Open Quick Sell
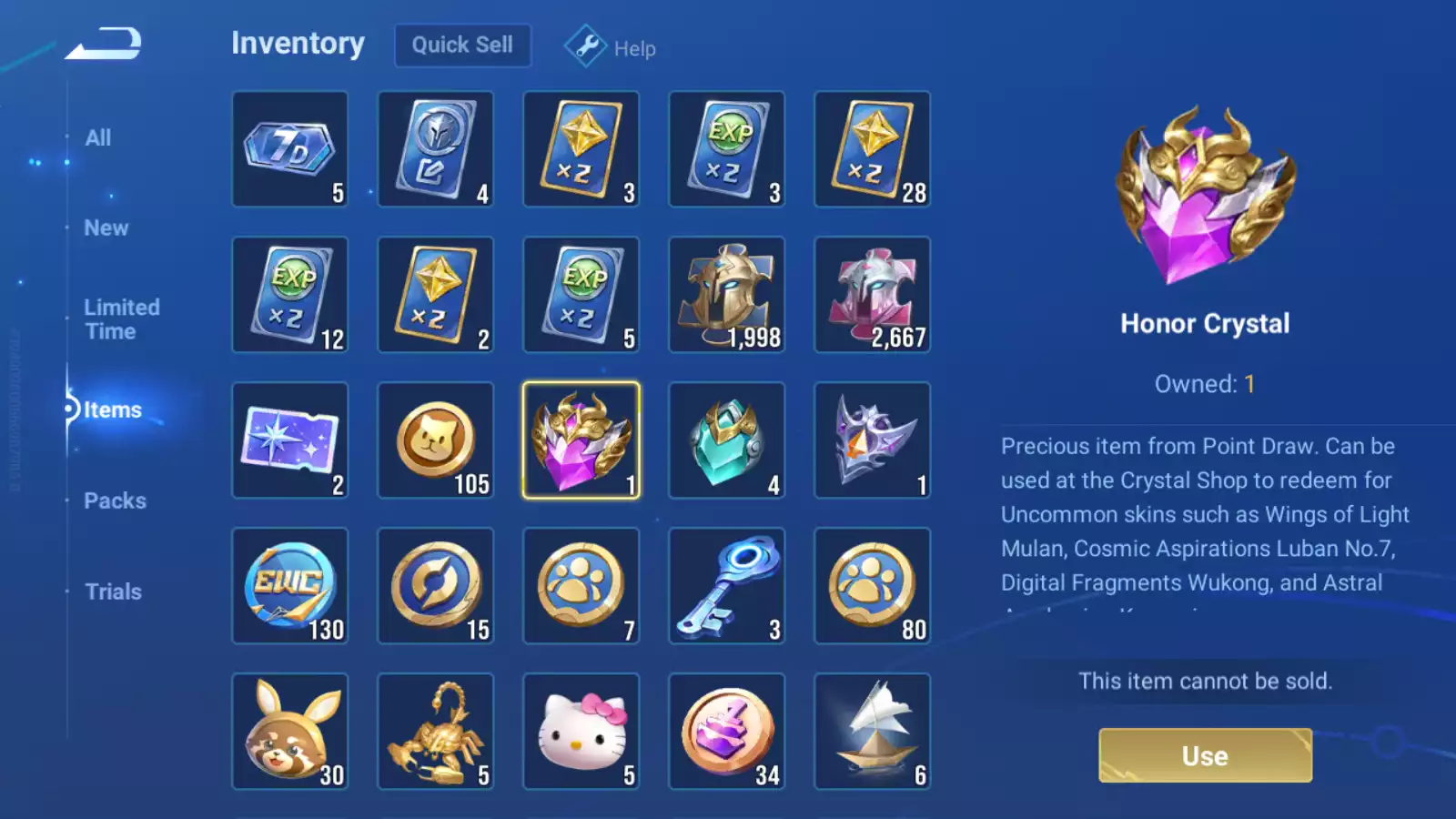Viewport: 1456px width, 819px height. [461, 45]
